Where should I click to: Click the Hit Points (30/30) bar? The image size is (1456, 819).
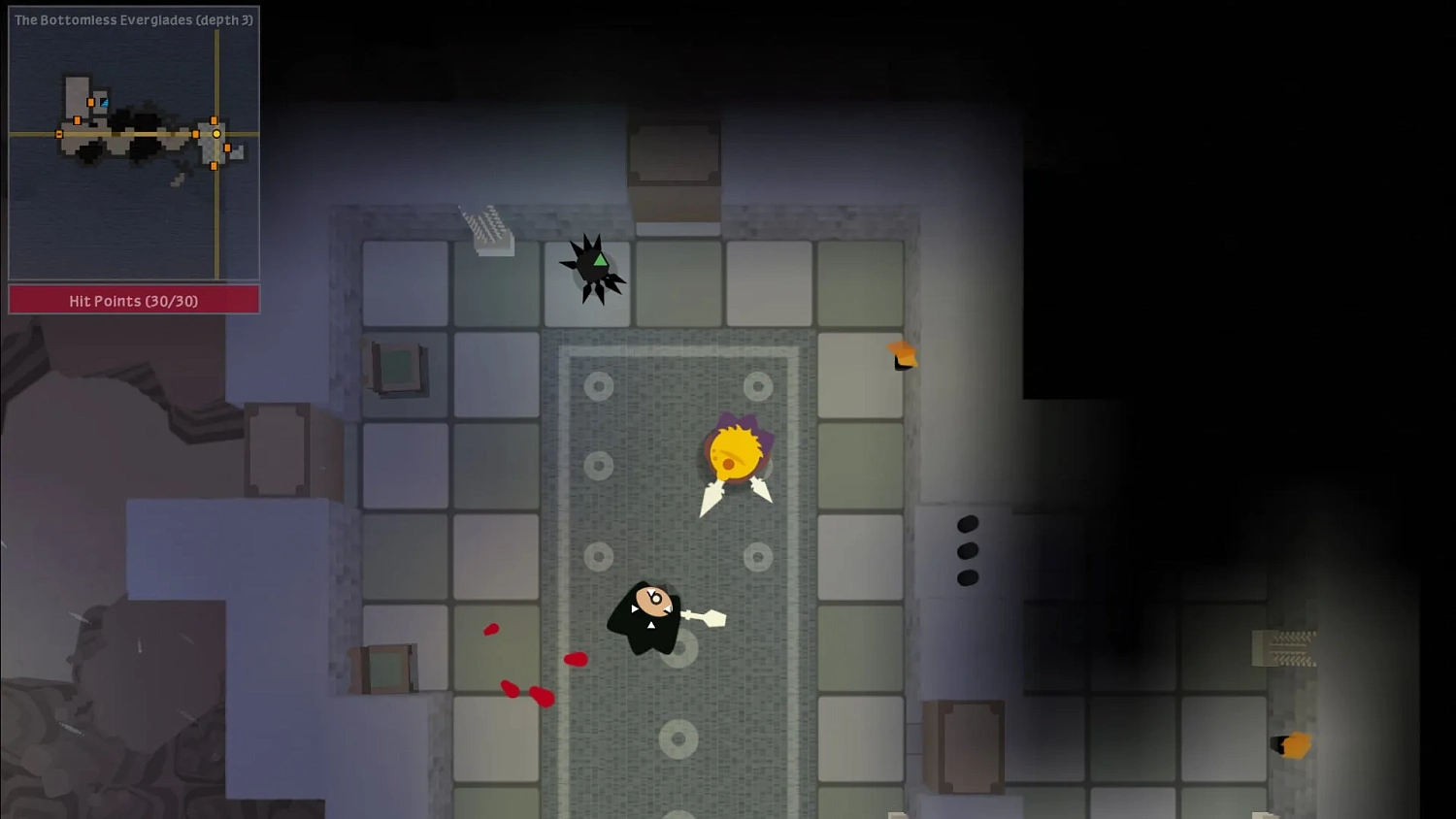coord(133,301)
